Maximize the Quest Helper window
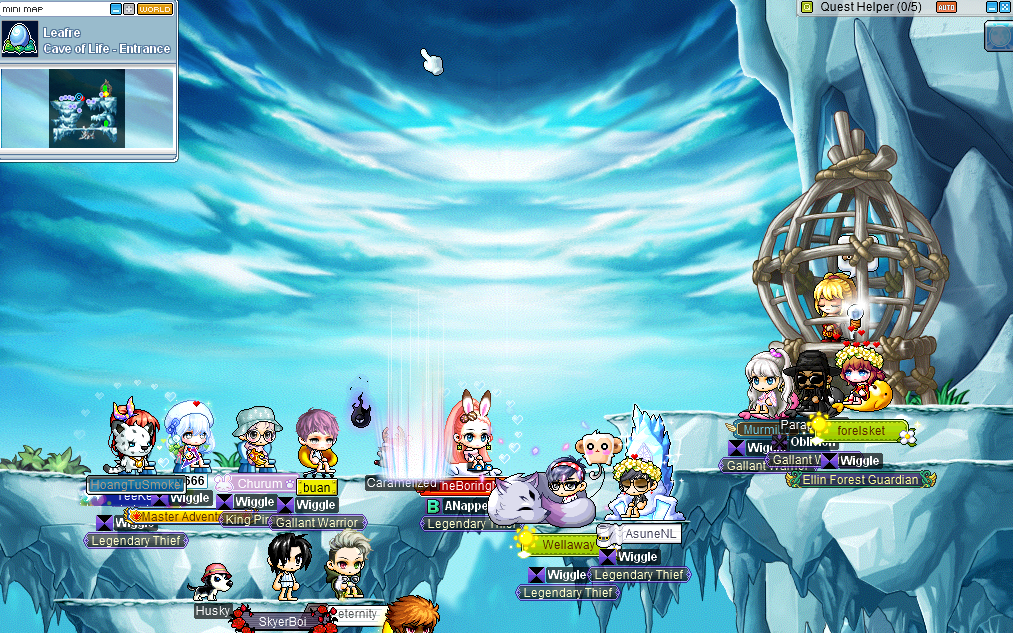 pos(1004,7)
